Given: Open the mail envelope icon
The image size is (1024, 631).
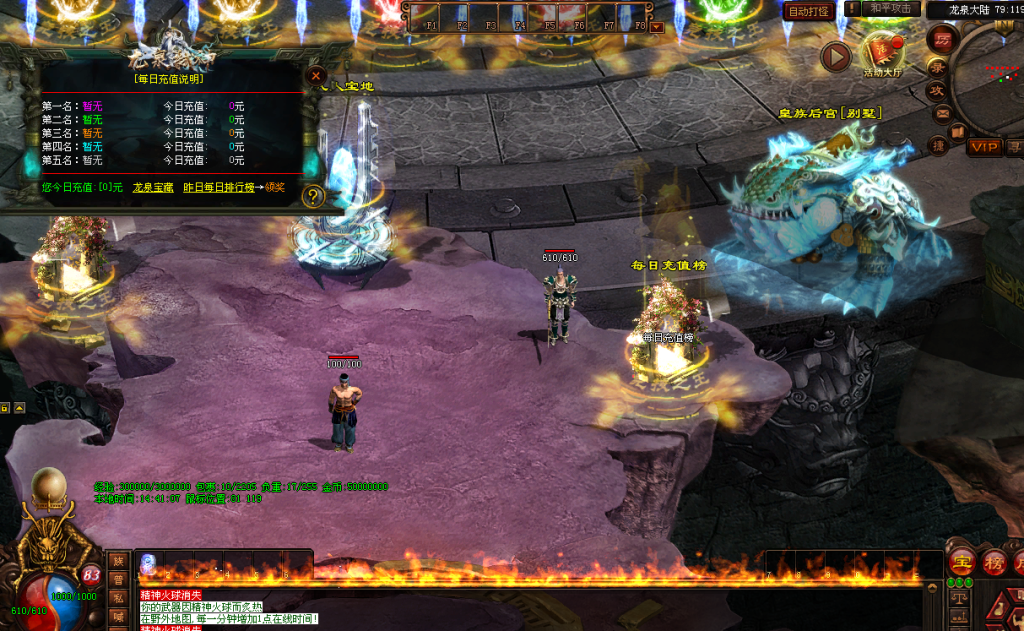Looking at the screenshot, I should [x=941, y=113].
